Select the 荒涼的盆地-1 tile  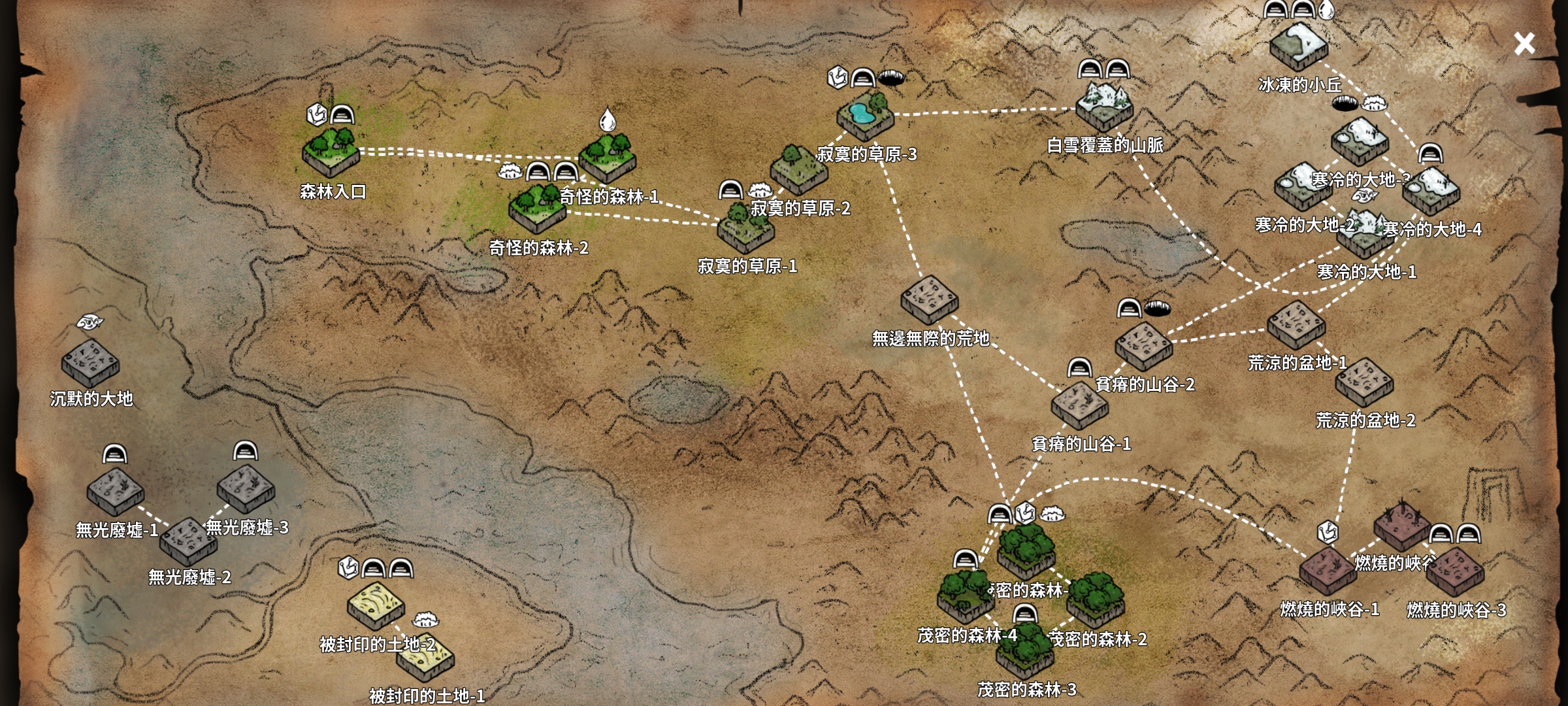(1296, 324)
